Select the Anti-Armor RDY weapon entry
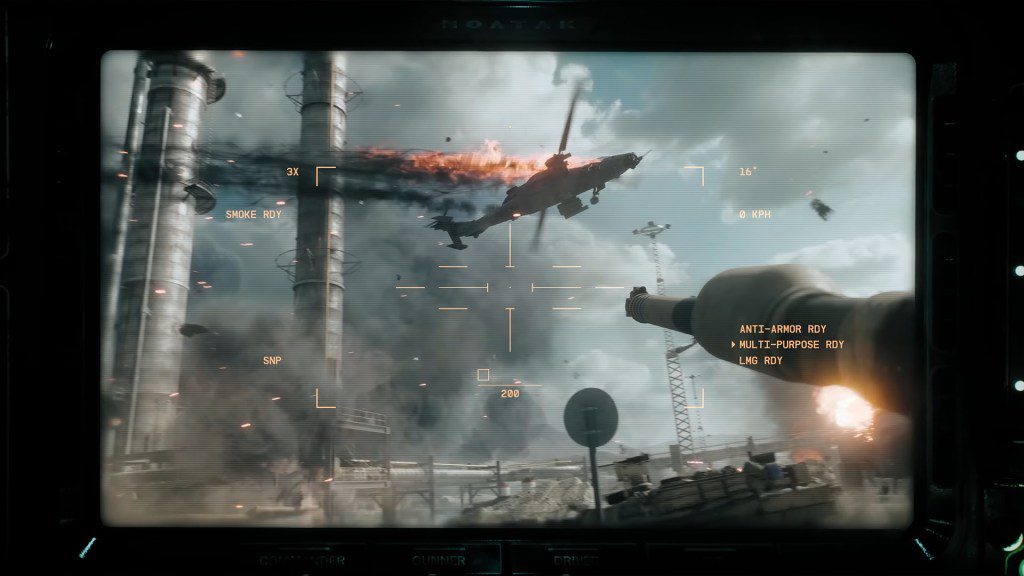 tap(783, 329)
